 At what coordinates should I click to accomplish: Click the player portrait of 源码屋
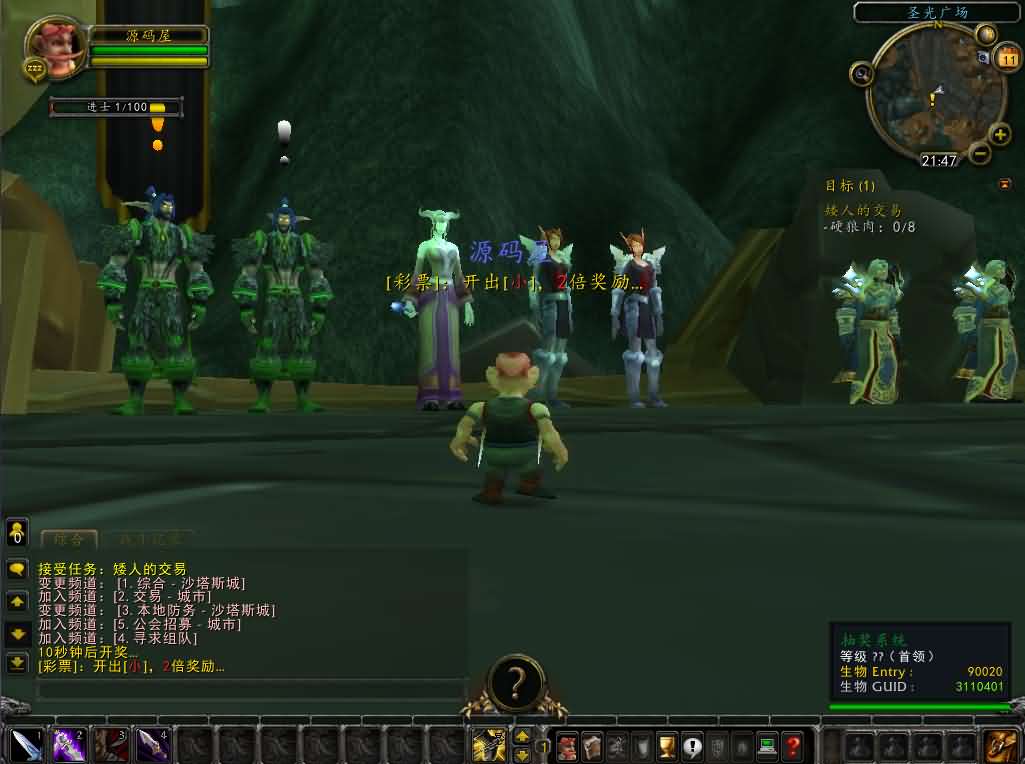pos(54,46)
